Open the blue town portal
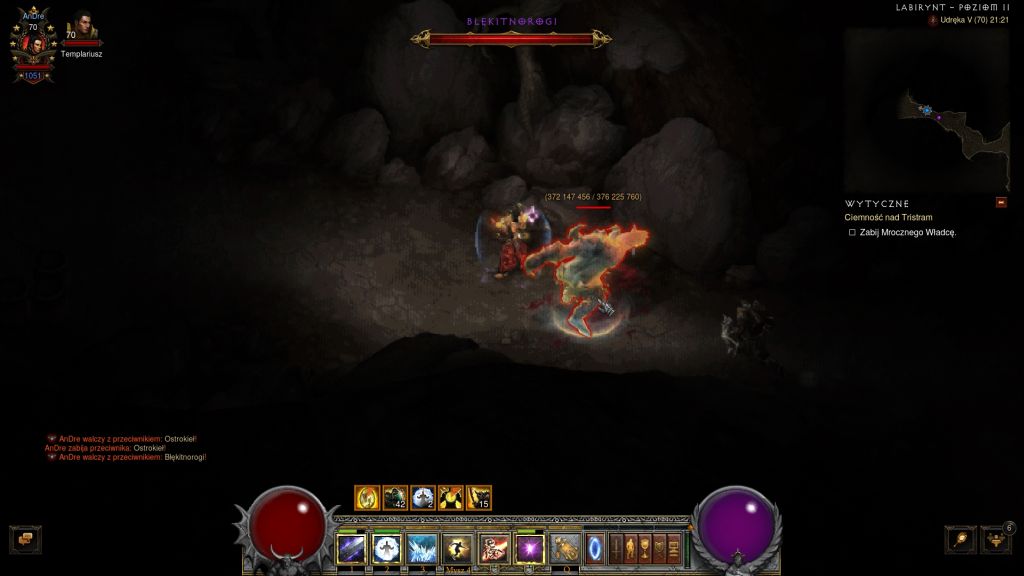The width and height of the screenshot is (1024, 576). pyautogui.click(x=595, y=548)
